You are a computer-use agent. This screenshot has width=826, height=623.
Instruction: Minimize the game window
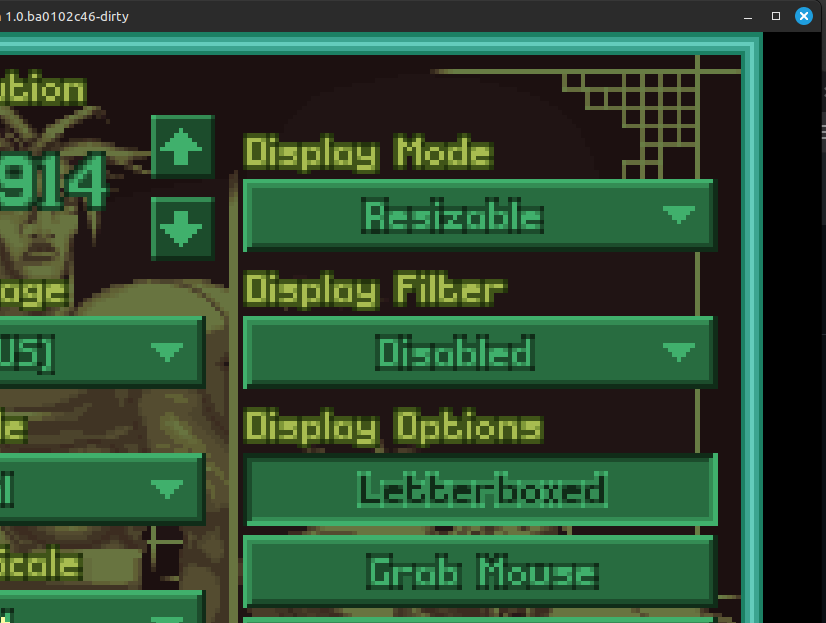(x=748, y=16)
